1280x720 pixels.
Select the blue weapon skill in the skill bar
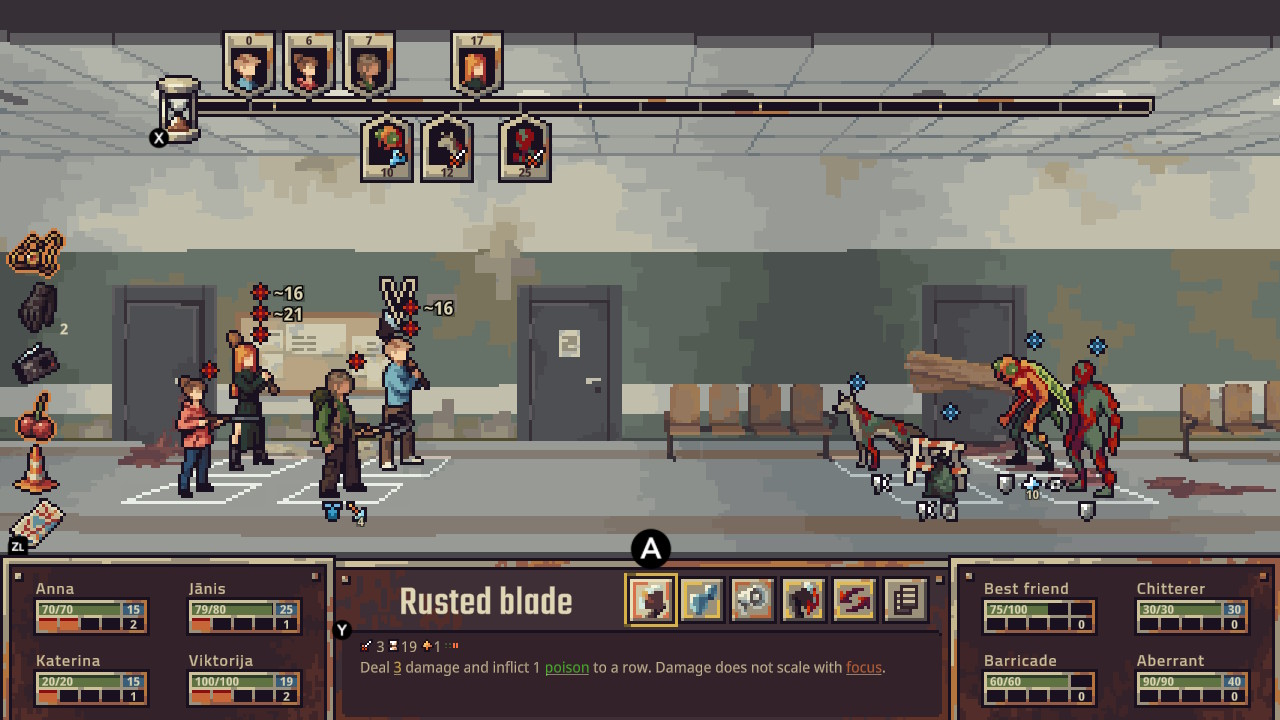click(x=701, y=599)
